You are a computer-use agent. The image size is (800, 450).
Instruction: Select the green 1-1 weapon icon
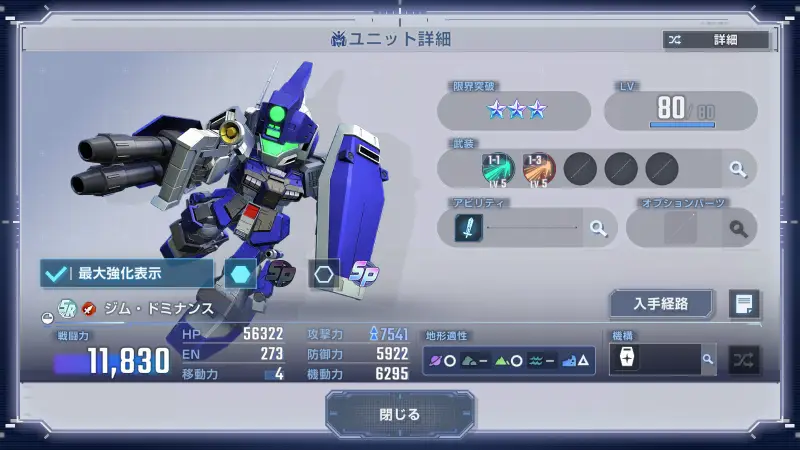pyautogui.click(x=499, y=168)
